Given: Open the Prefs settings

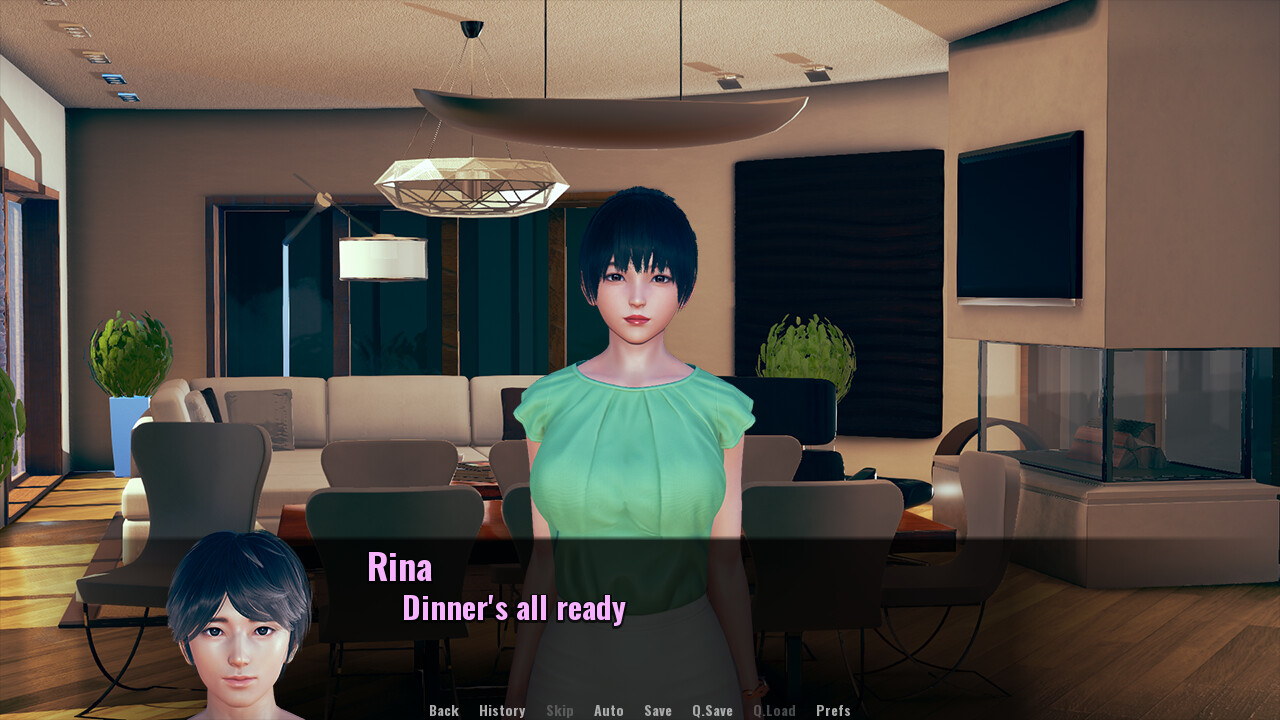Looking at the screenshot, I should pyautogui.click(x=833, y=711).
